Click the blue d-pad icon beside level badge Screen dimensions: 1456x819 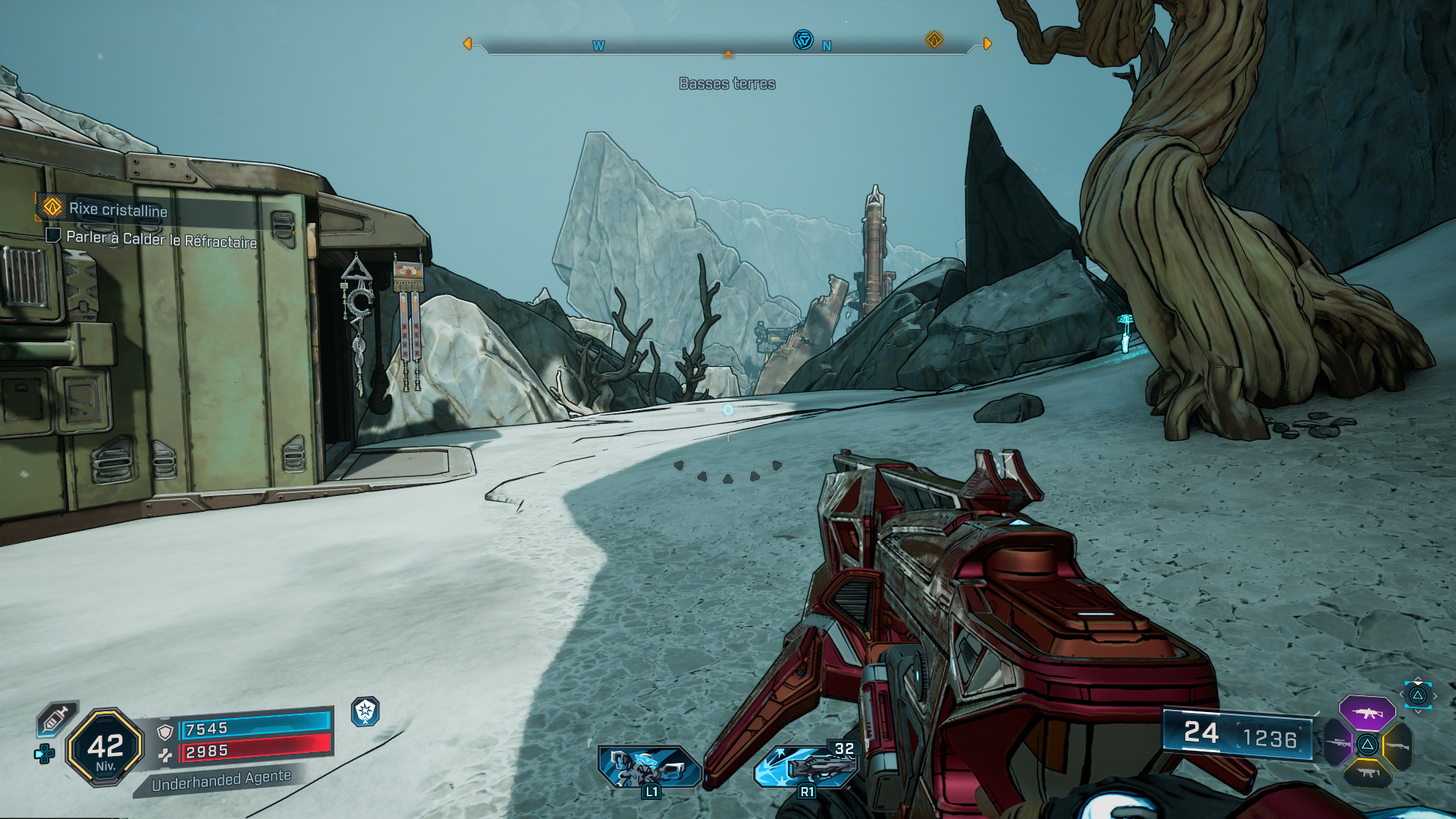point(45,754)
